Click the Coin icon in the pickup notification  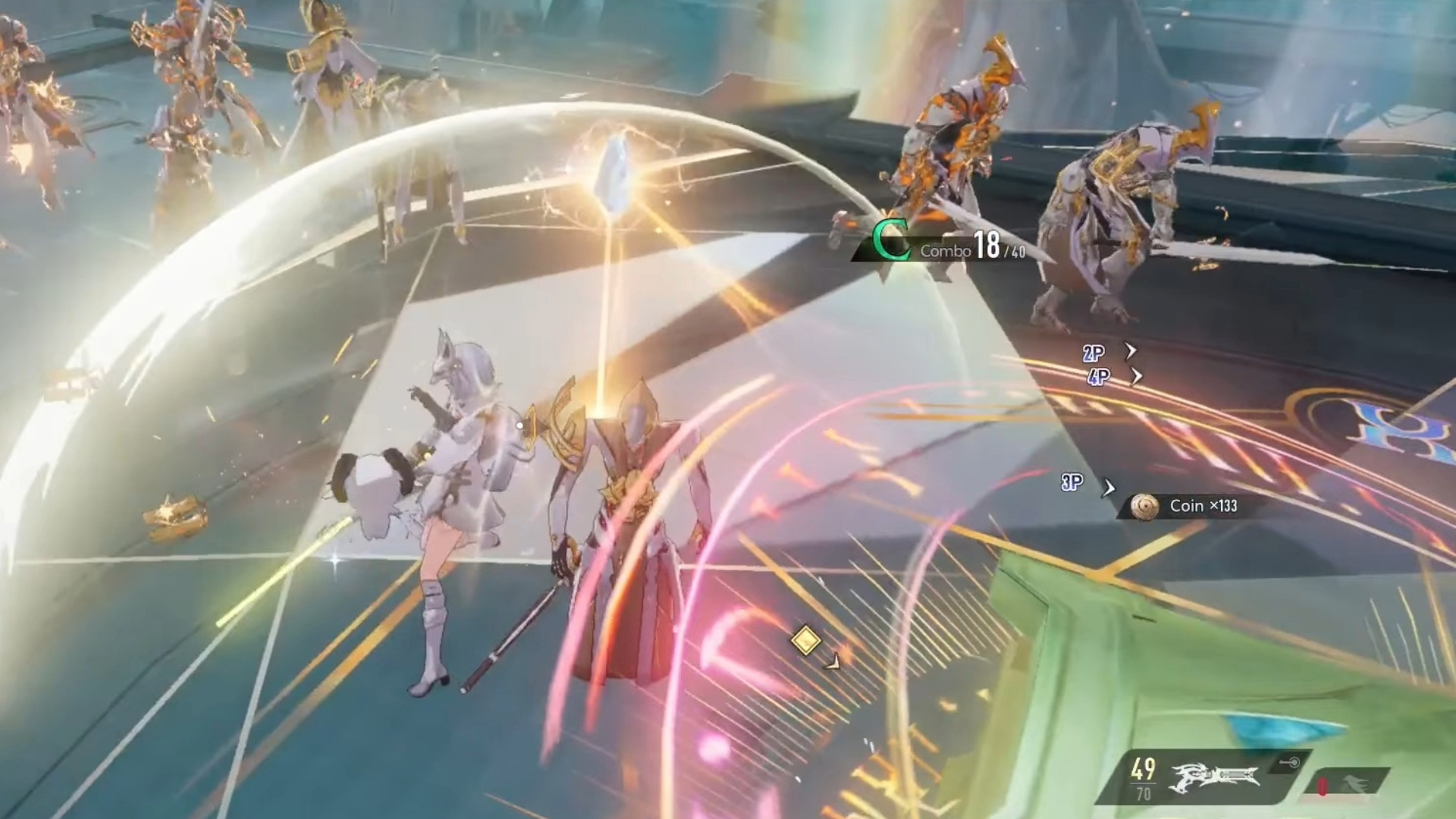pos(1146,506)
